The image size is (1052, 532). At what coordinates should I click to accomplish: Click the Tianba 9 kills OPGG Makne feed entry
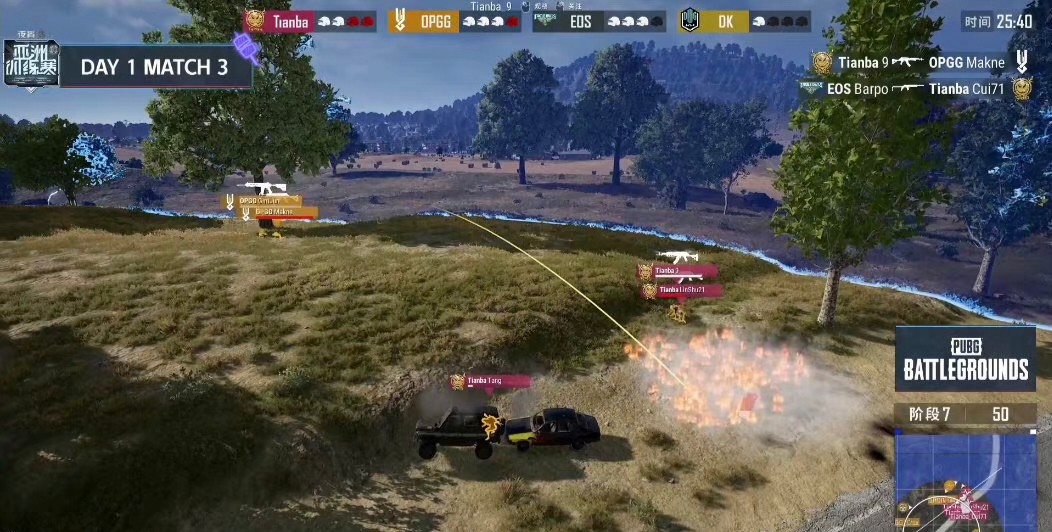coord(920,63)
